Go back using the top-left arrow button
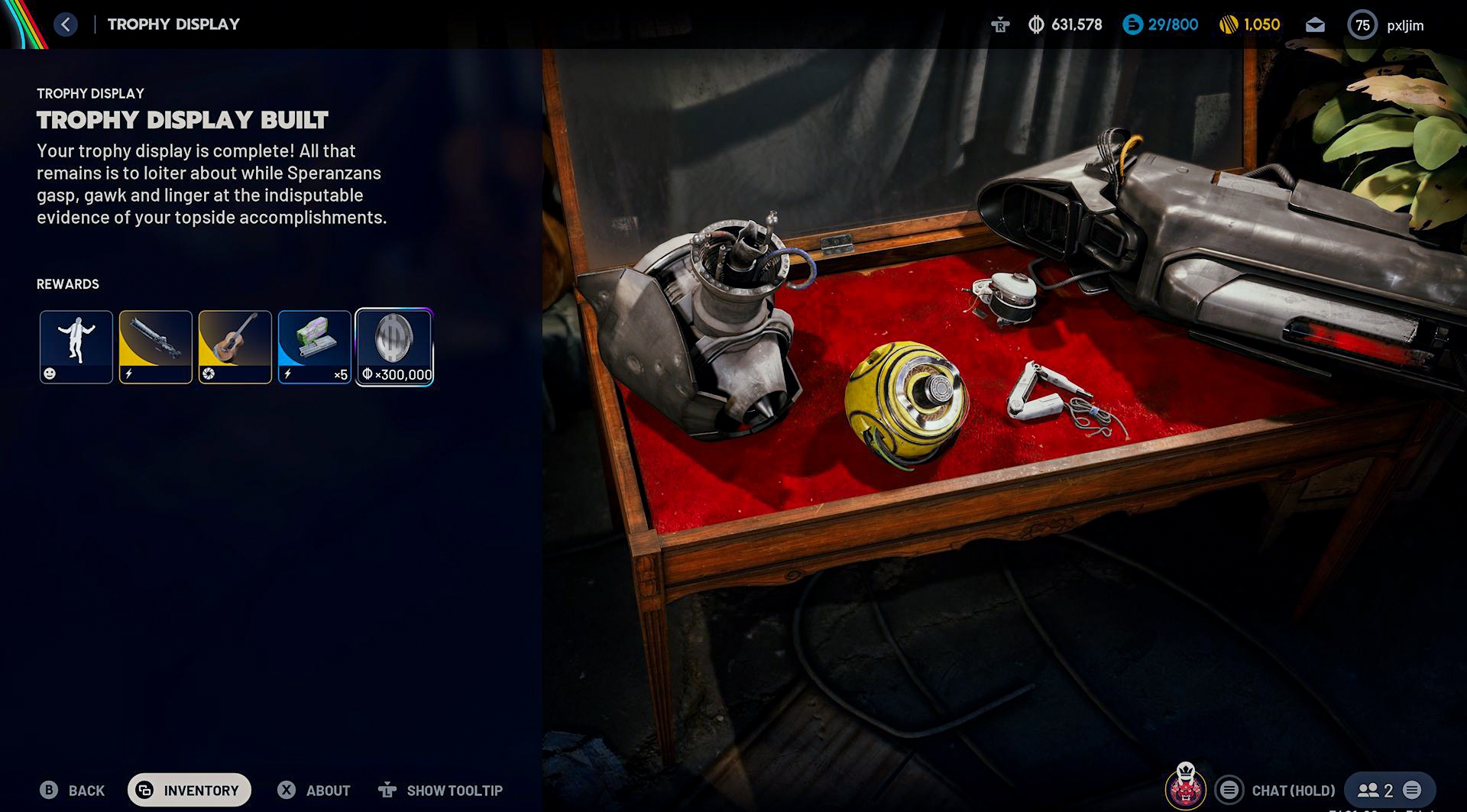Screen dimensions: 1467x812 (66, 24)
